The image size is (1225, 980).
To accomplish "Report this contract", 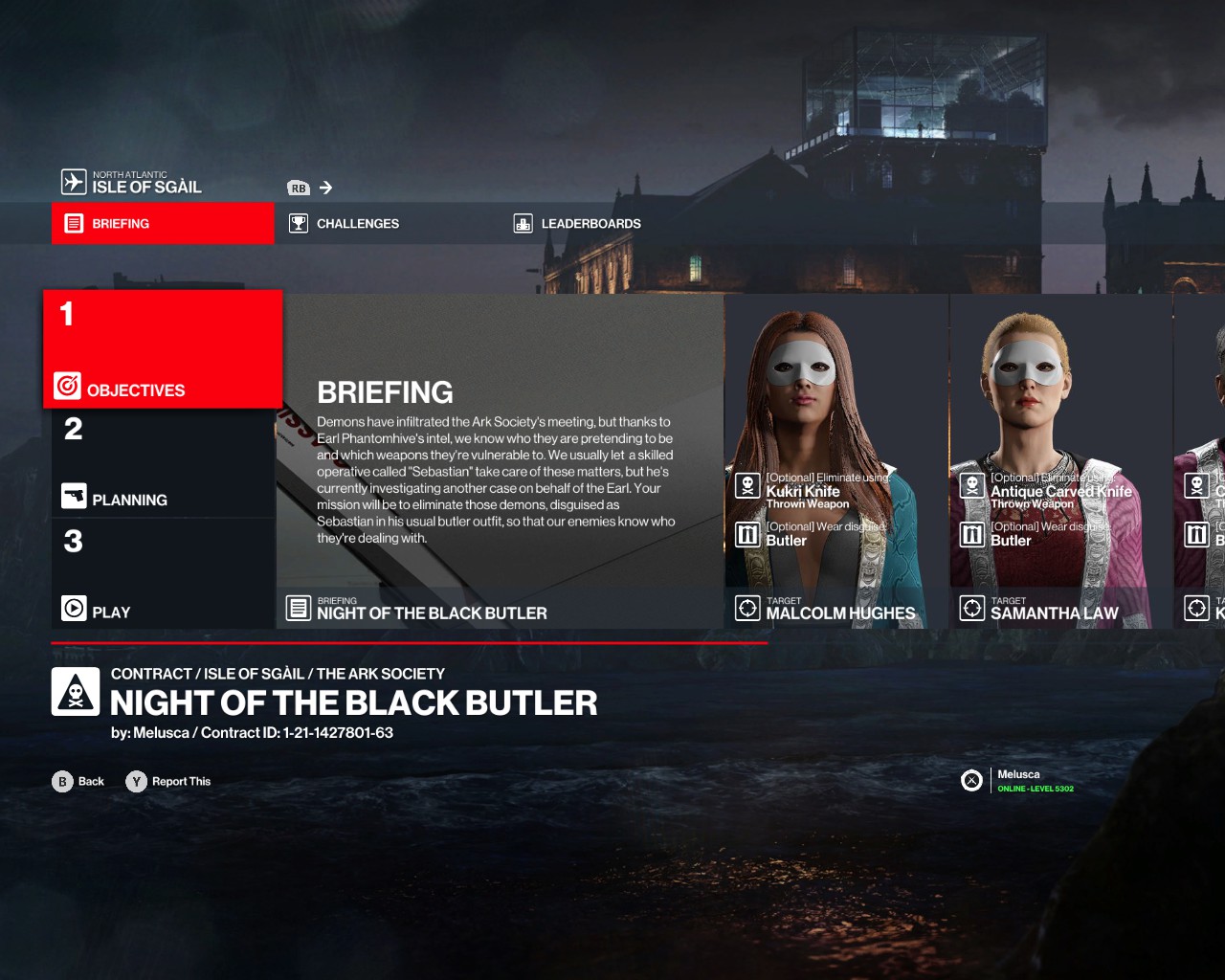I will coord(168,781).
